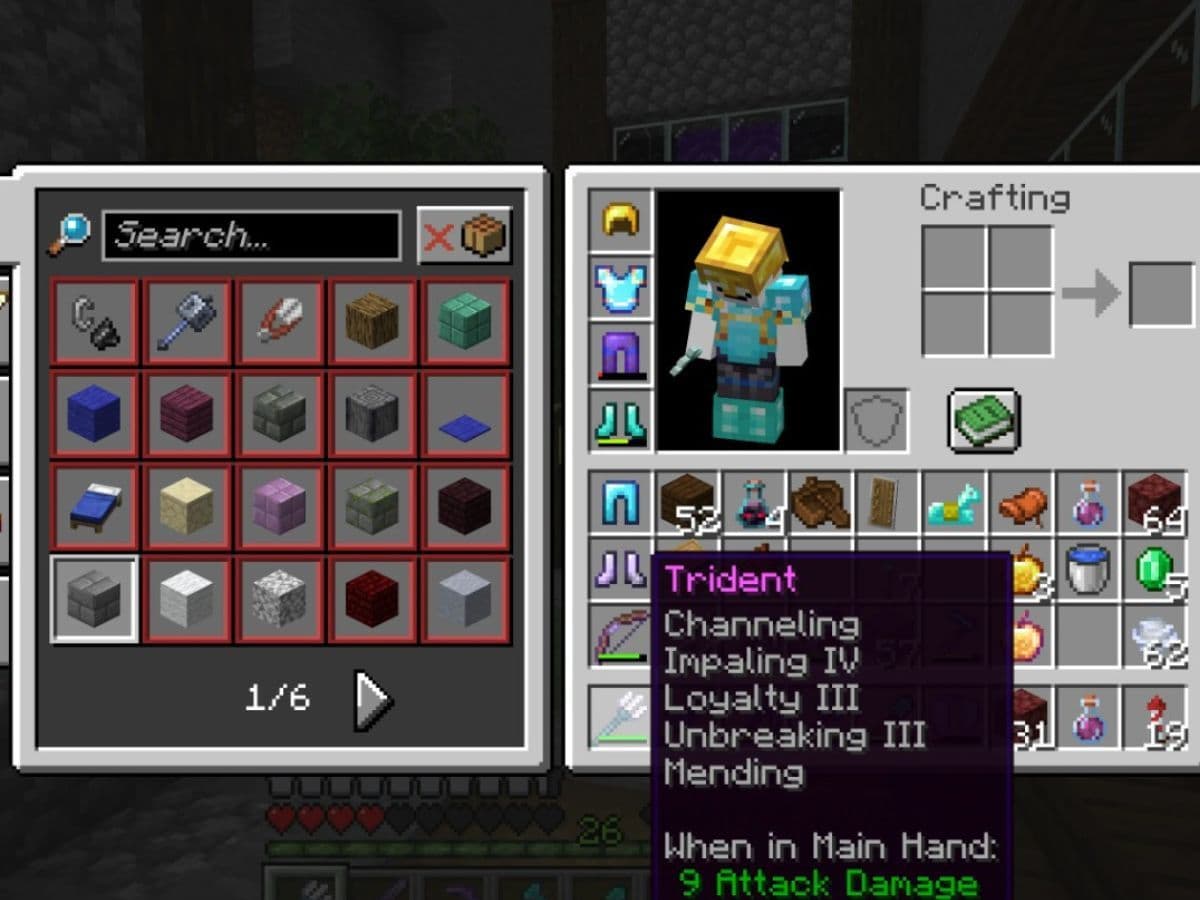Select the mace recipe
This screenshot has width=1200, height=900.
tap(188, 322)
